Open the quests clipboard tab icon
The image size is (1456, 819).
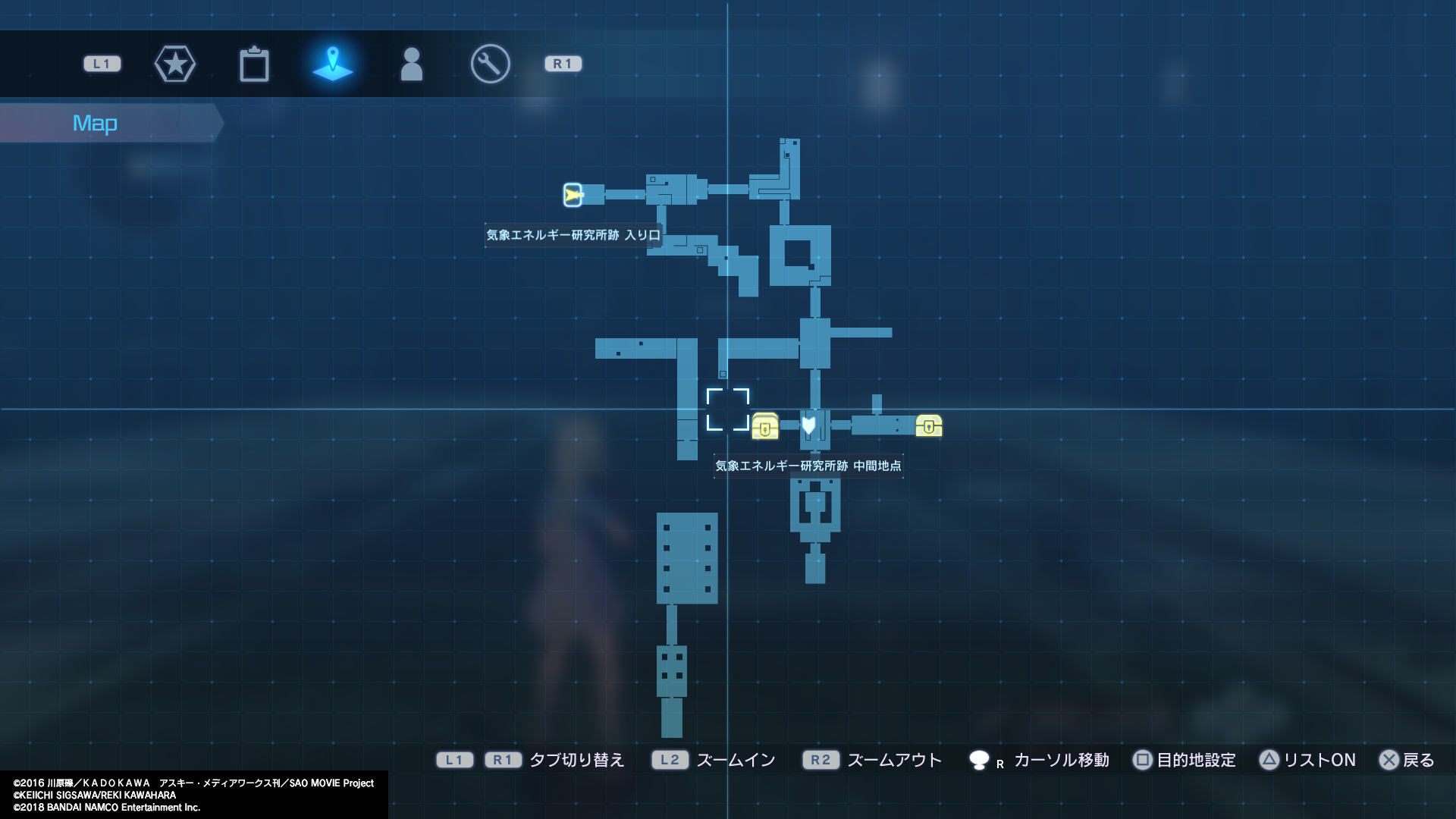[x=255, y=64]
